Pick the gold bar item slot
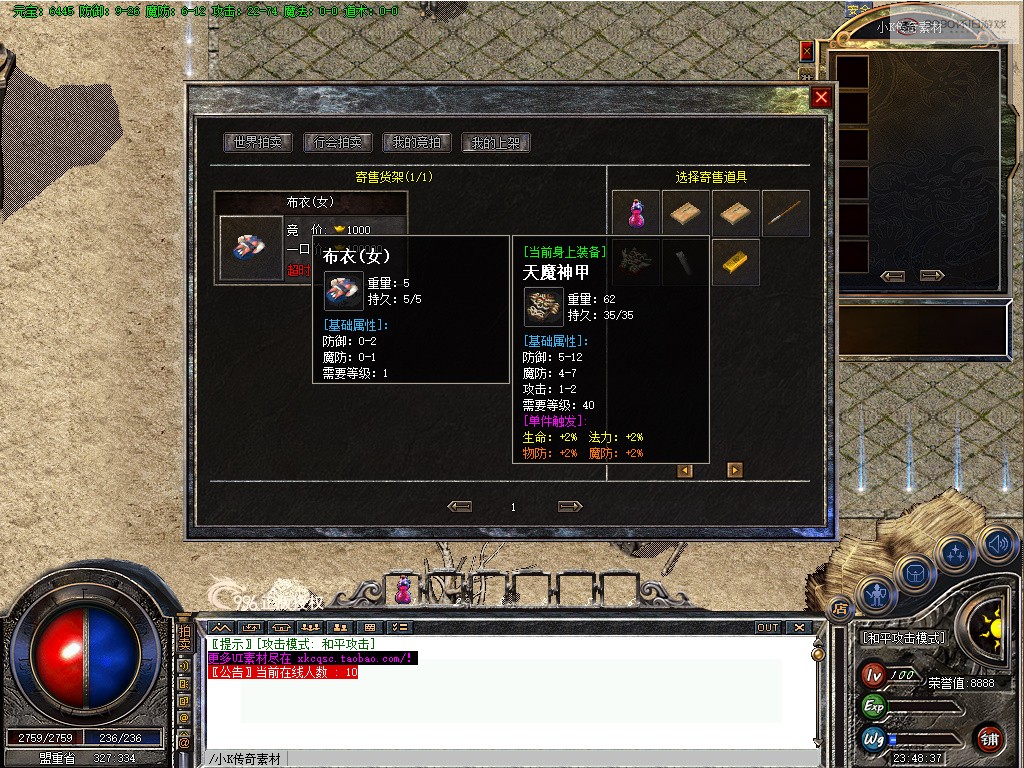This screenshot has width=1024, height=768. pyautogui.click(x=736, y=262)
